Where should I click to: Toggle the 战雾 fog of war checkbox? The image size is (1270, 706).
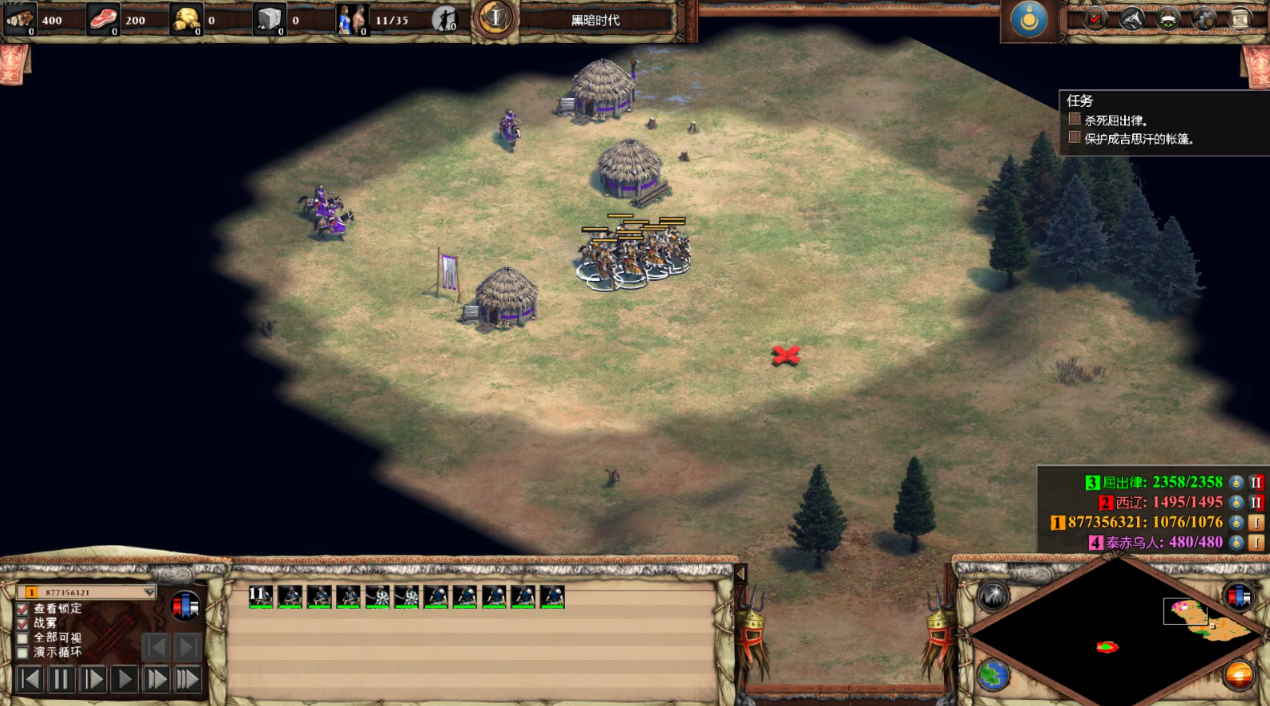[x=23, y=623]
